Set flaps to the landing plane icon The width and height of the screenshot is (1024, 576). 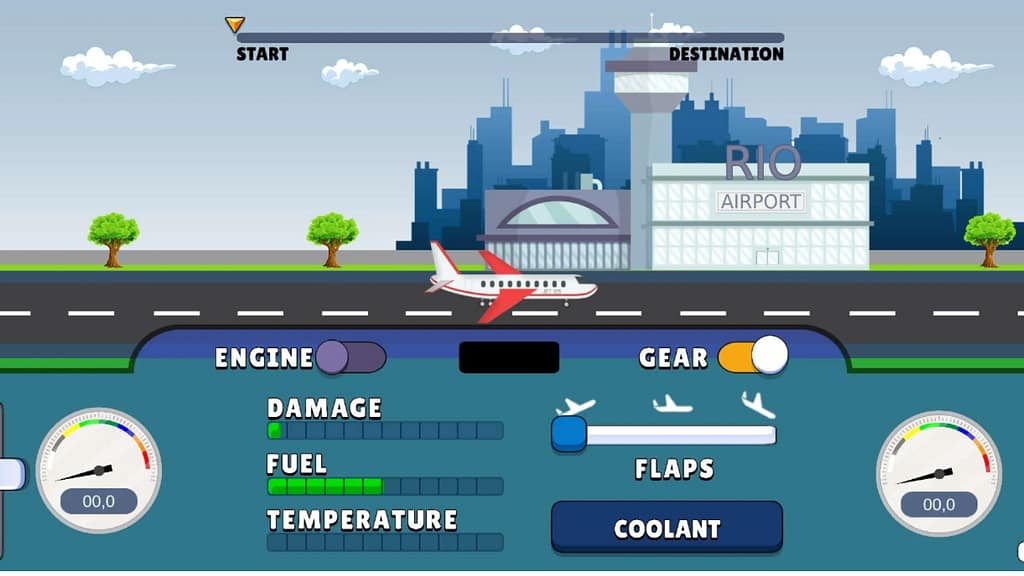(x=759, y=404)
